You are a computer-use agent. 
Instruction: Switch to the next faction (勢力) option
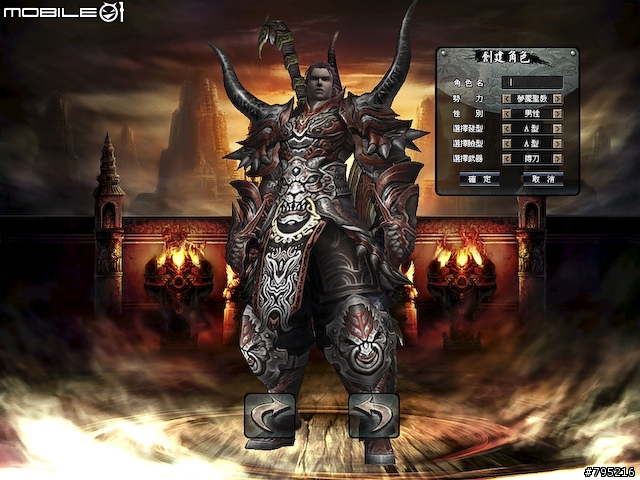tap(557, 98)
